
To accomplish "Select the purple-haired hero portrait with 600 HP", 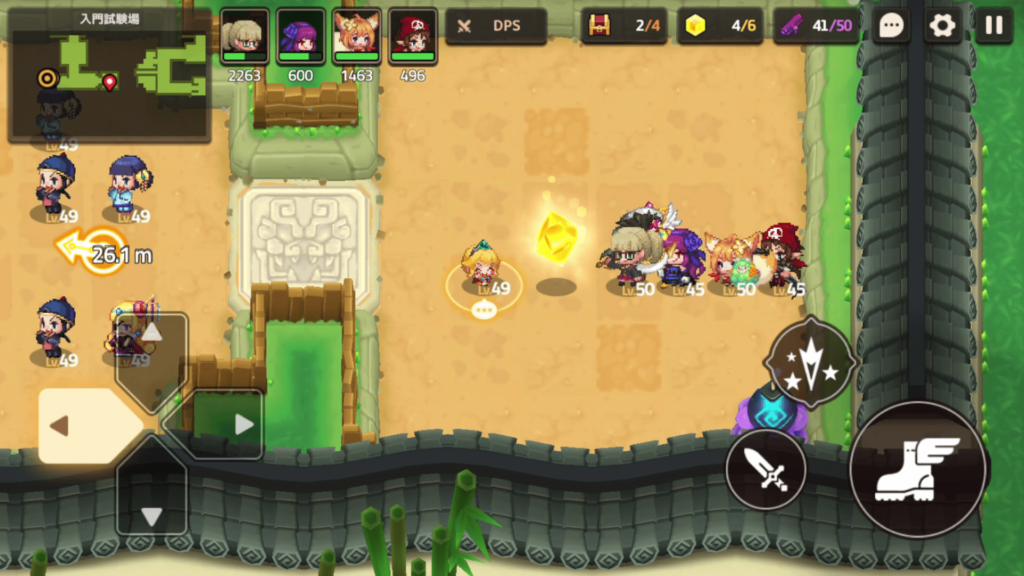I will pyautogui.click(x=300, y=36).
